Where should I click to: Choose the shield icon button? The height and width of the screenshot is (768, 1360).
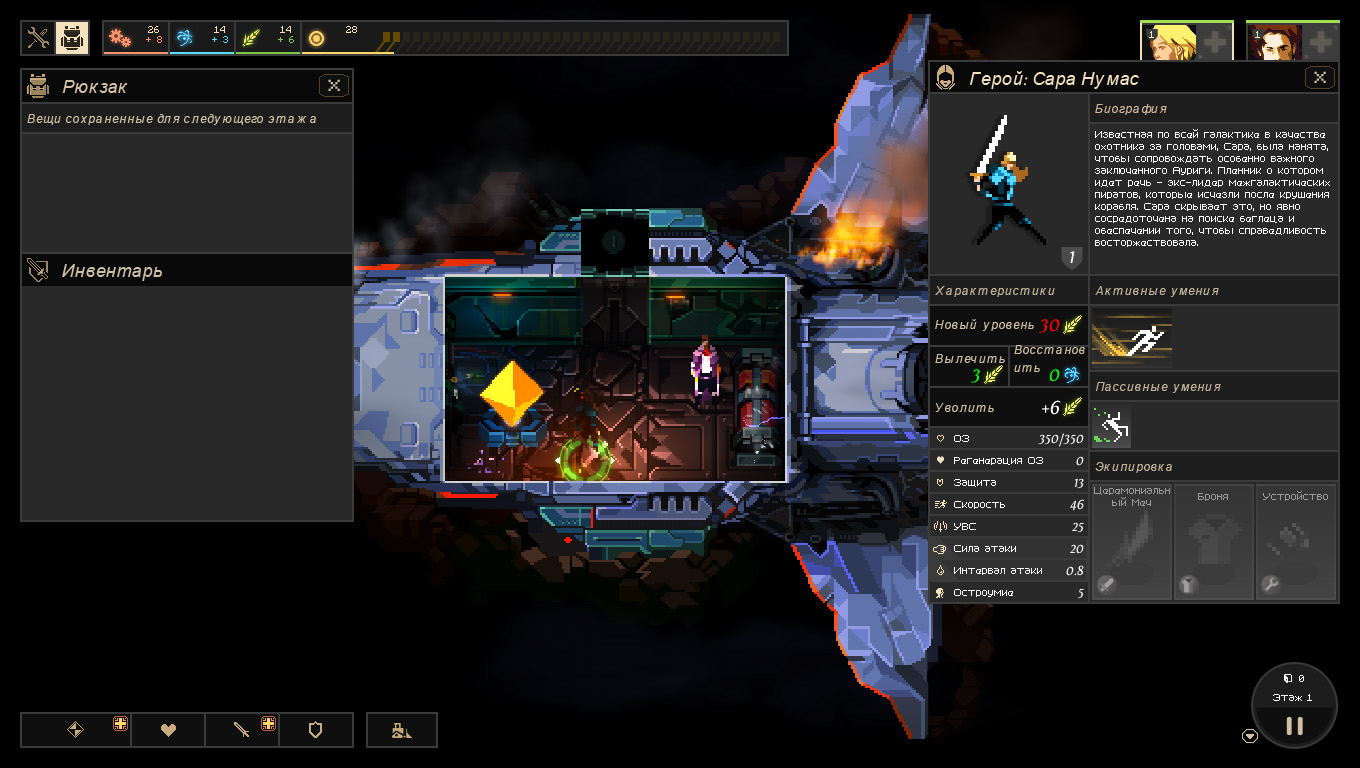click(315, 730)
